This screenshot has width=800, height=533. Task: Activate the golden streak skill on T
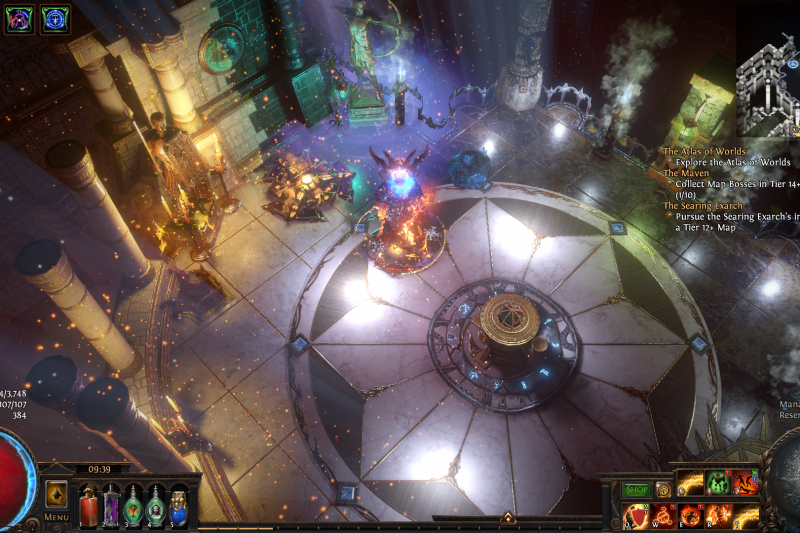(745, 517)
